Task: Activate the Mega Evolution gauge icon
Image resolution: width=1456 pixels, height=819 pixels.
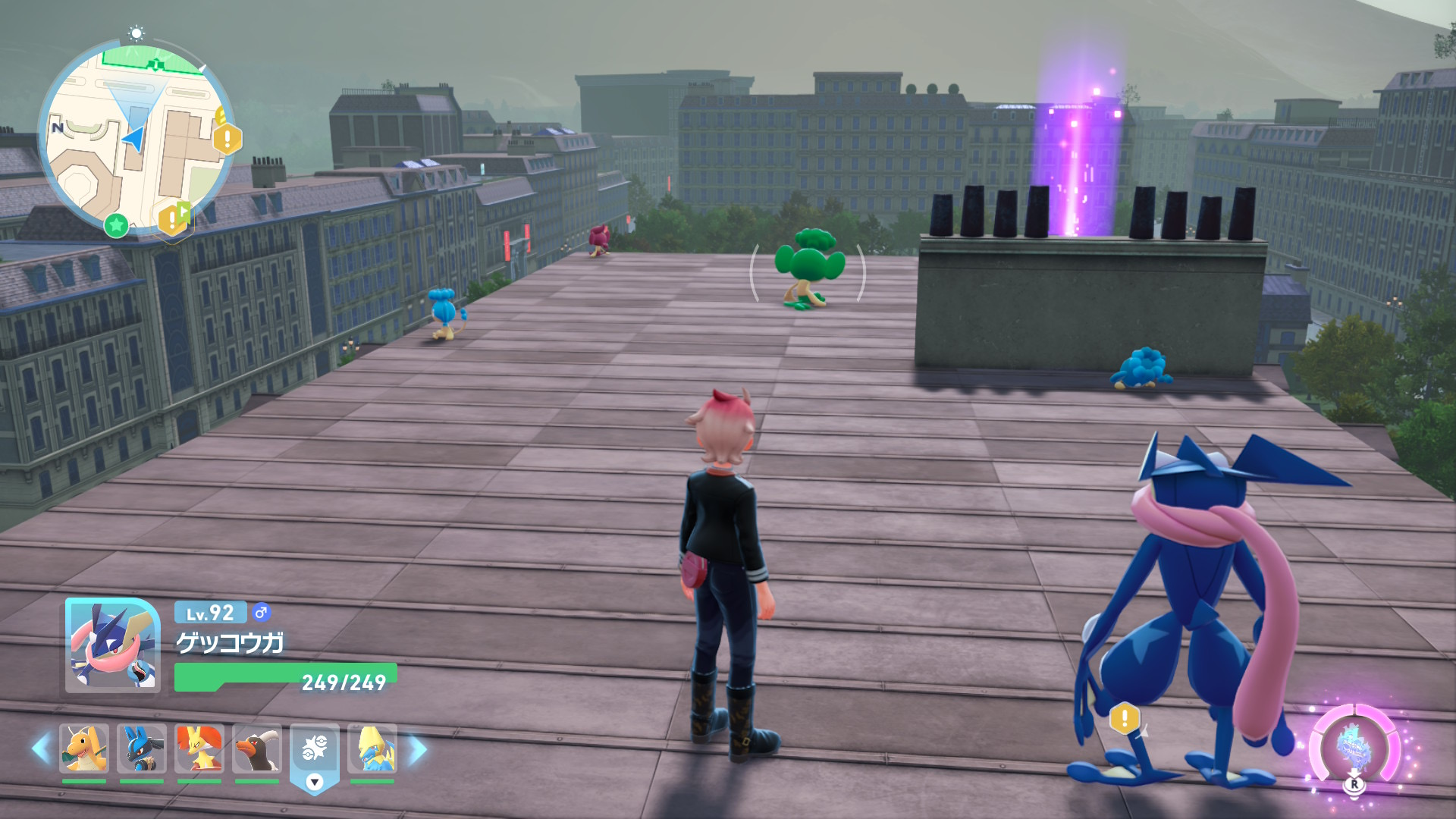Action: click(1354, 748)
